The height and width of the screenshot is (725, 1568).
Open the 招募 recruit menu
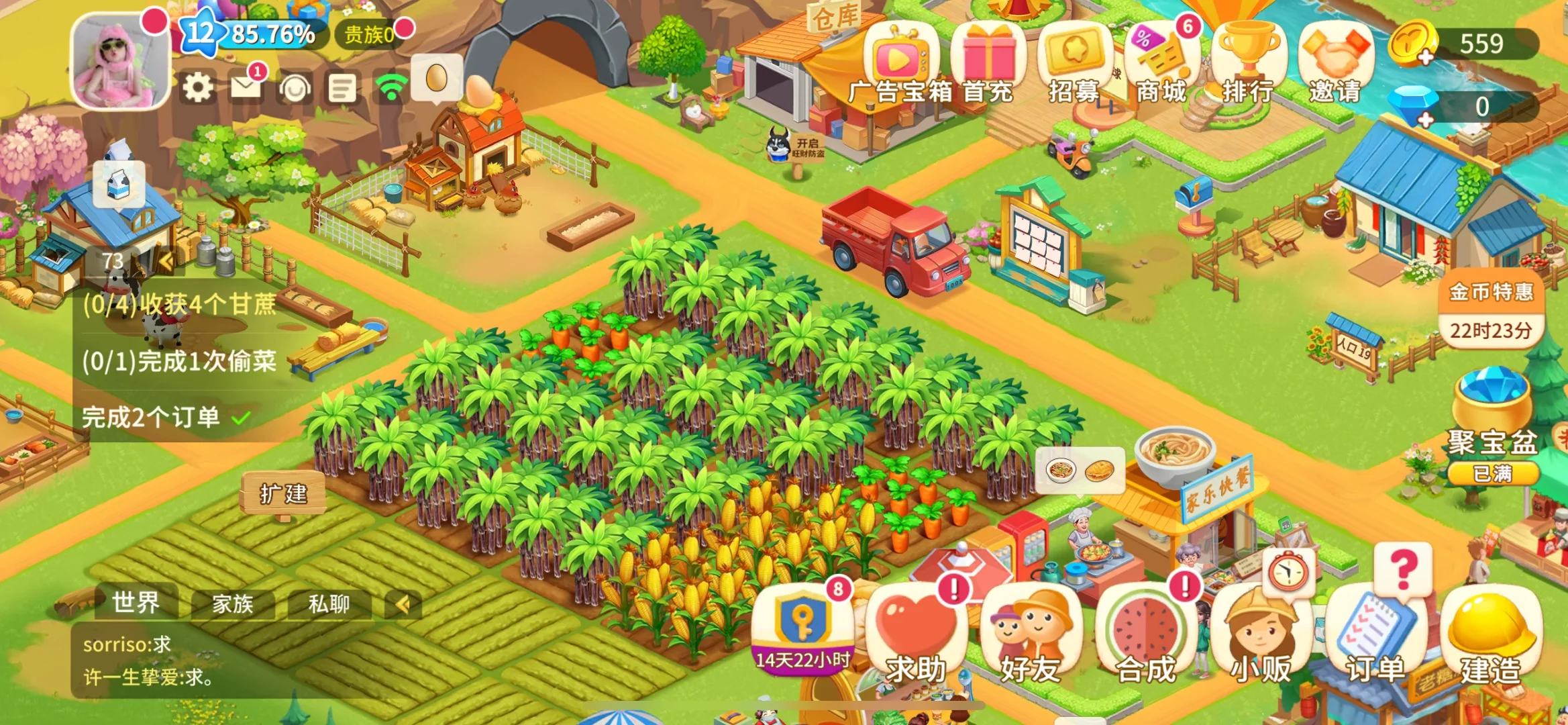pos(1074,65)
